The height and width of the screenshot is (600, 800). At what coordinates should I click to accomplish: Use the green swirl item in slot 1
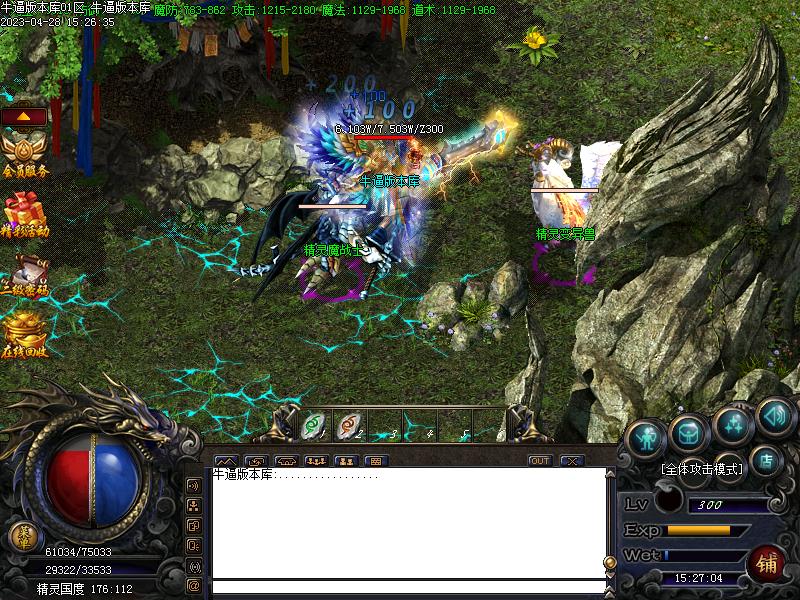(x=313, y=427)
